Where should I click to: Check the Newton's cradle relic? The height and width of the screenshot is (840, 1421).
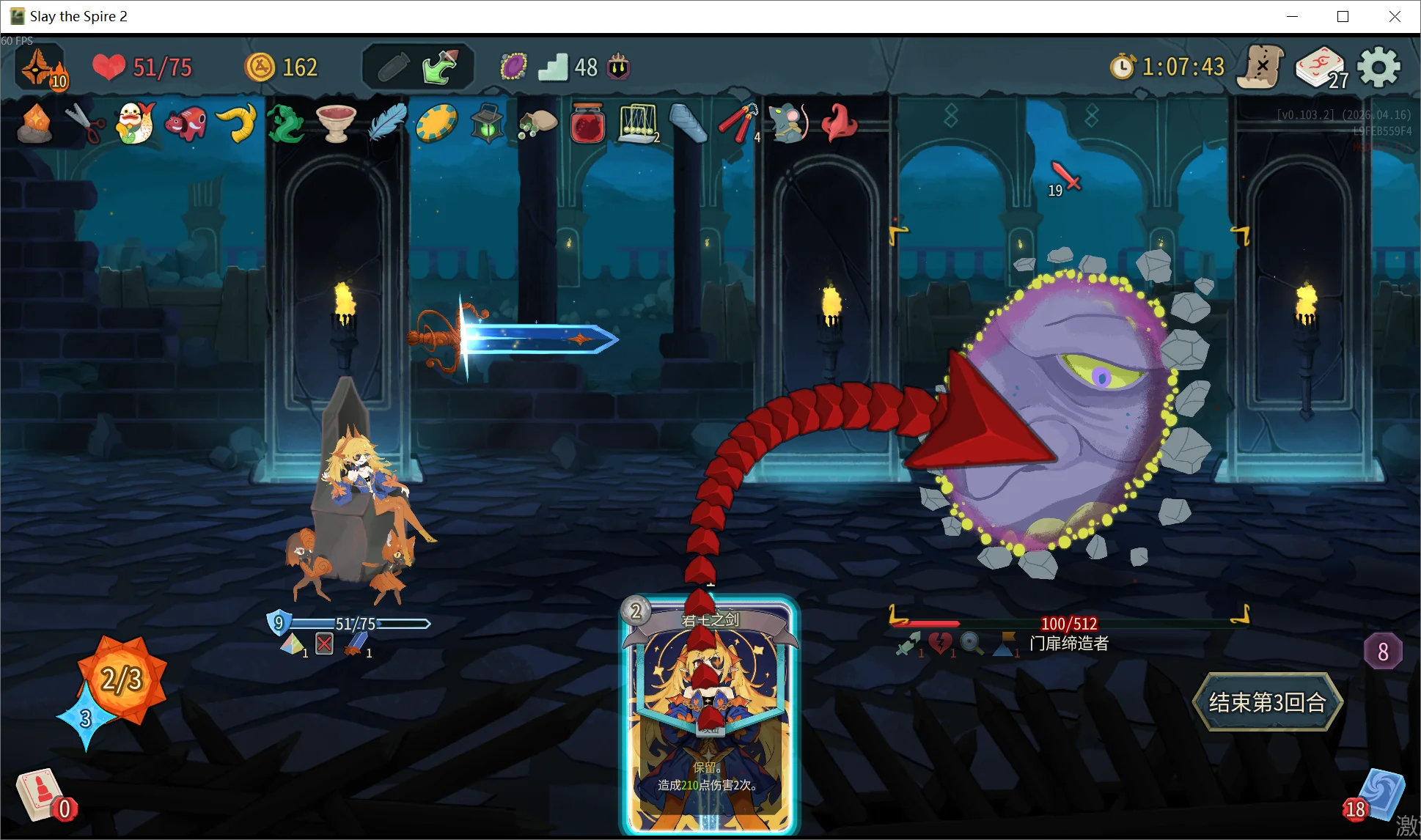point(638,122)
